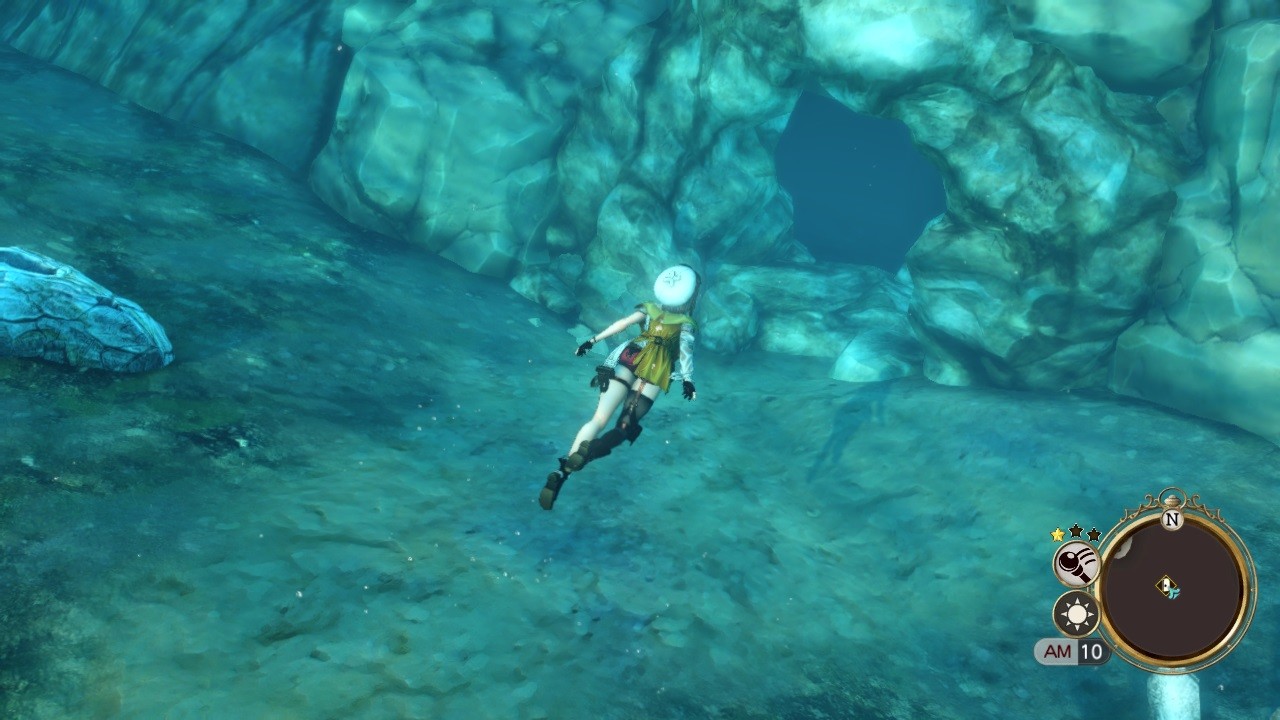Screen dimensions: 1280x720
Task: Toggle the weather display circle
Action: pos(1075,614)
